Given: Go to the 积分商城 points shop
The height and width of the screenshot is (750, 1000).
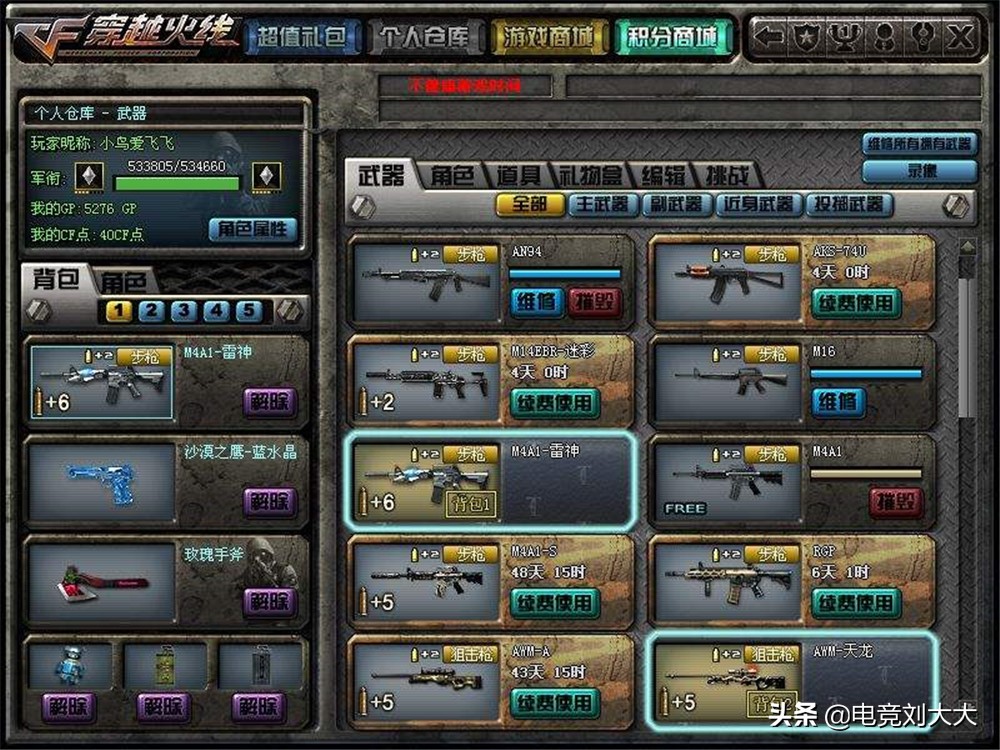Looking at the screenshot, I should tap(673, 38).
